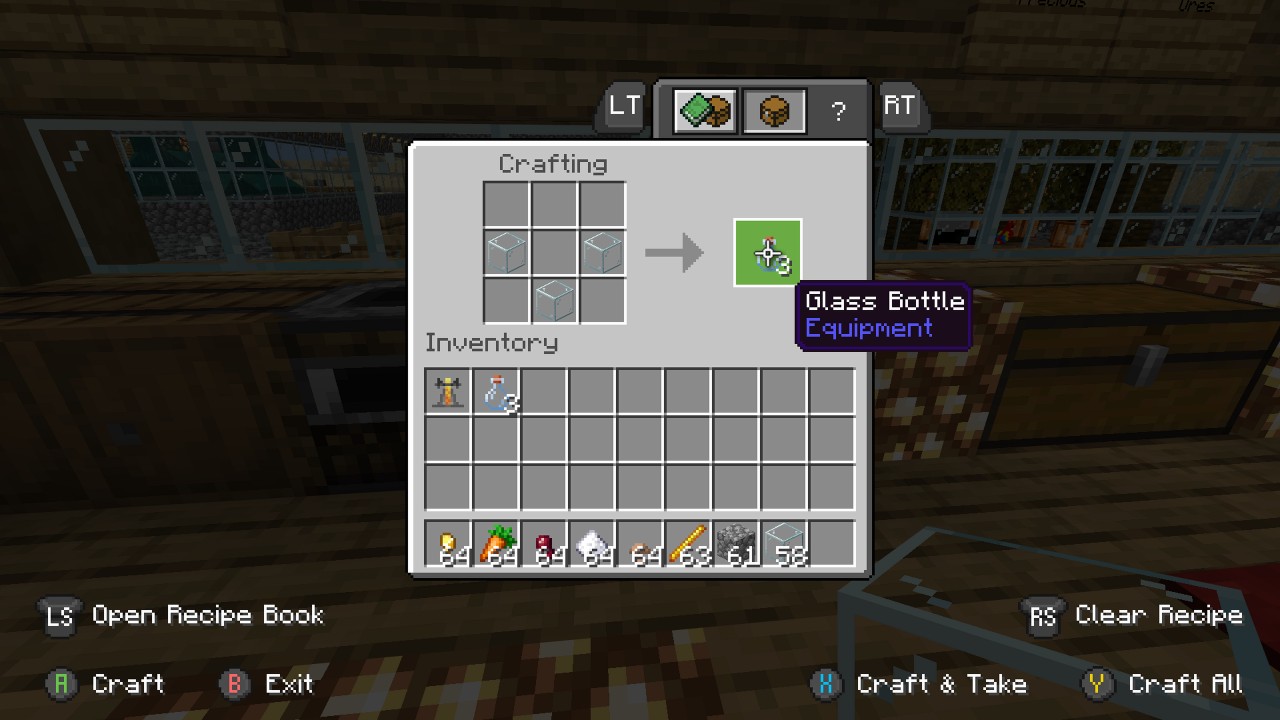This screenshot has height=720, width=1280.
Task: Click the question mark help tab
Action: 838,110
